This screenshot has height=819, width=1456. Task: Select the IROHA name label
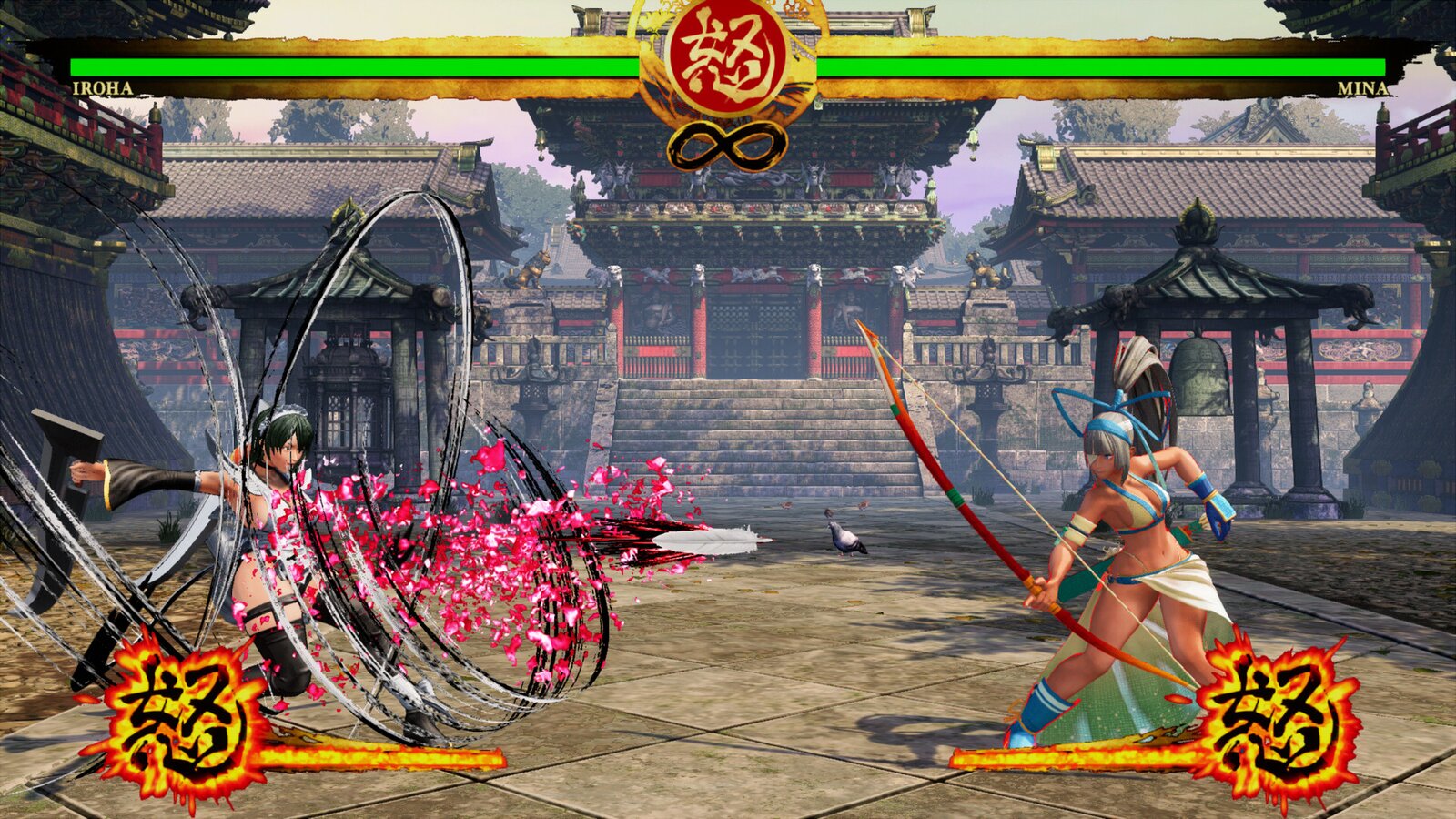point(100,88)
